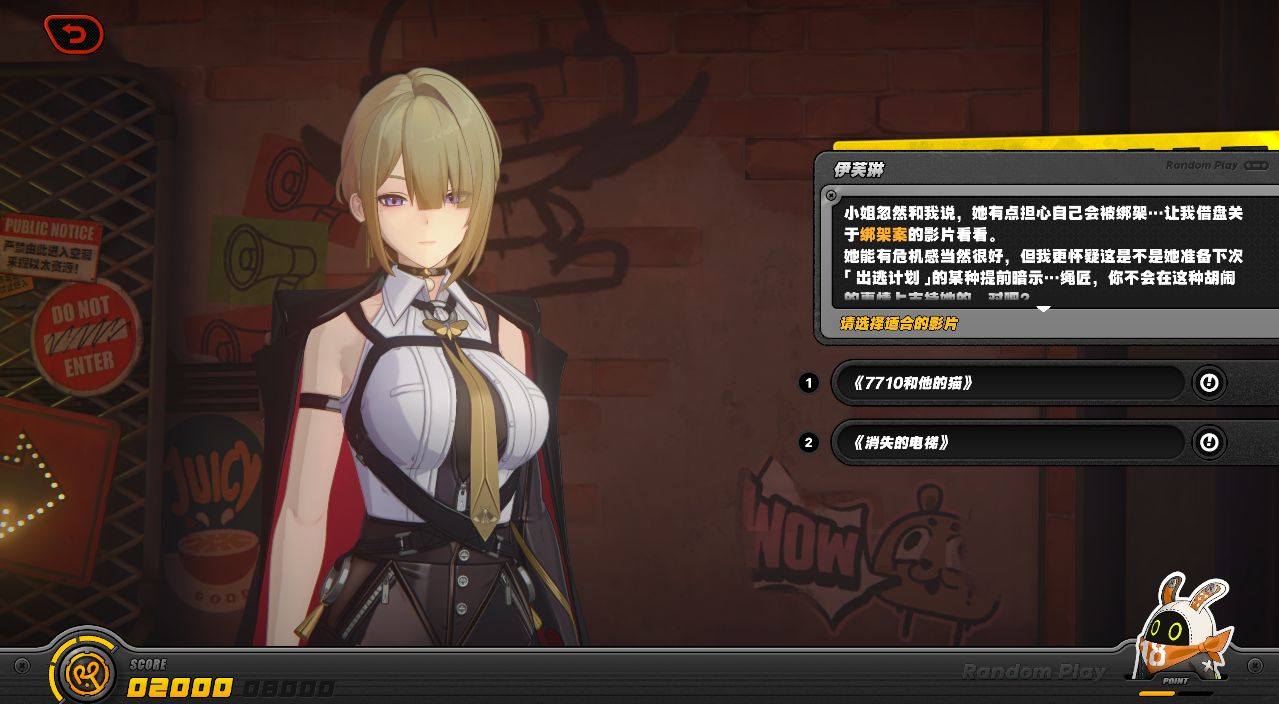Click the red back arrow button

(73, 34)
